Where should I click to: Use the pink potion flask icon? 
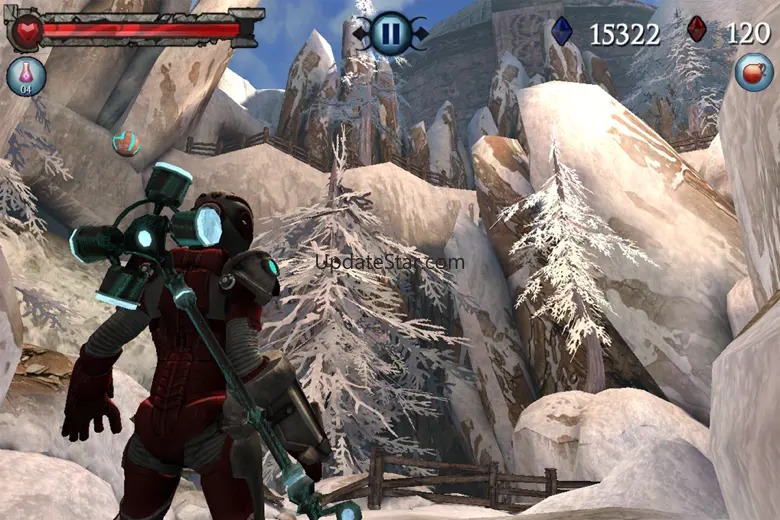[x=26, y=76]
